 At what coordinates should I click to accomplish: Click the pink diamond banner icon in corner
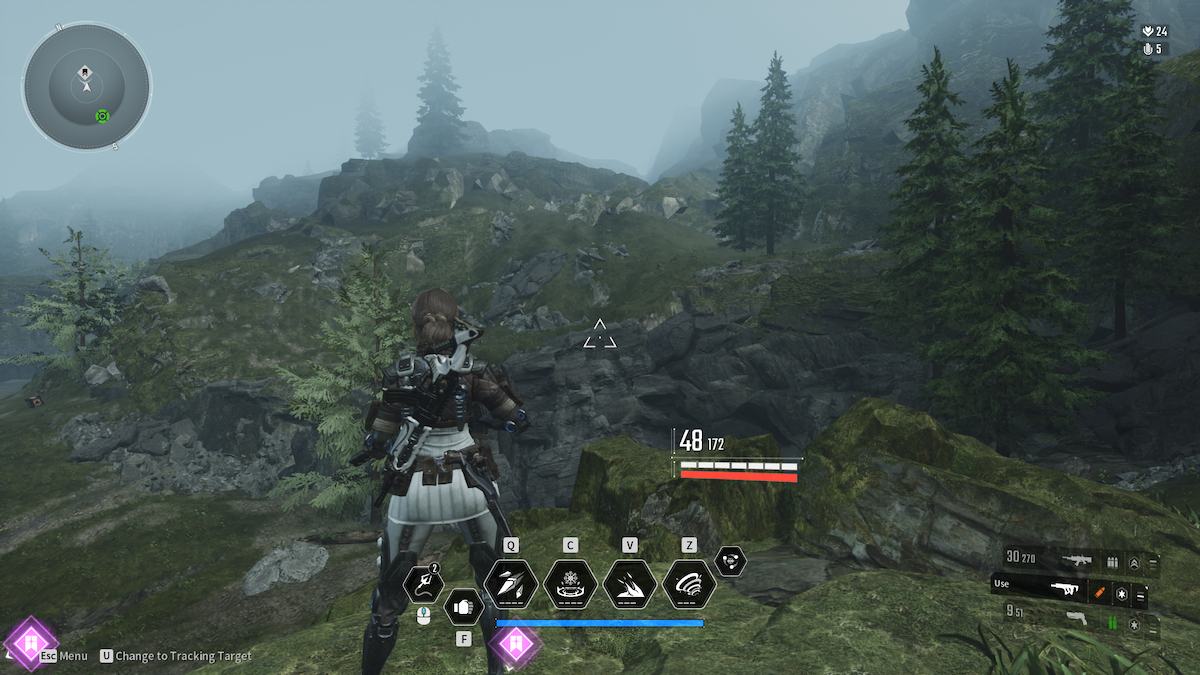click(30, 642)
